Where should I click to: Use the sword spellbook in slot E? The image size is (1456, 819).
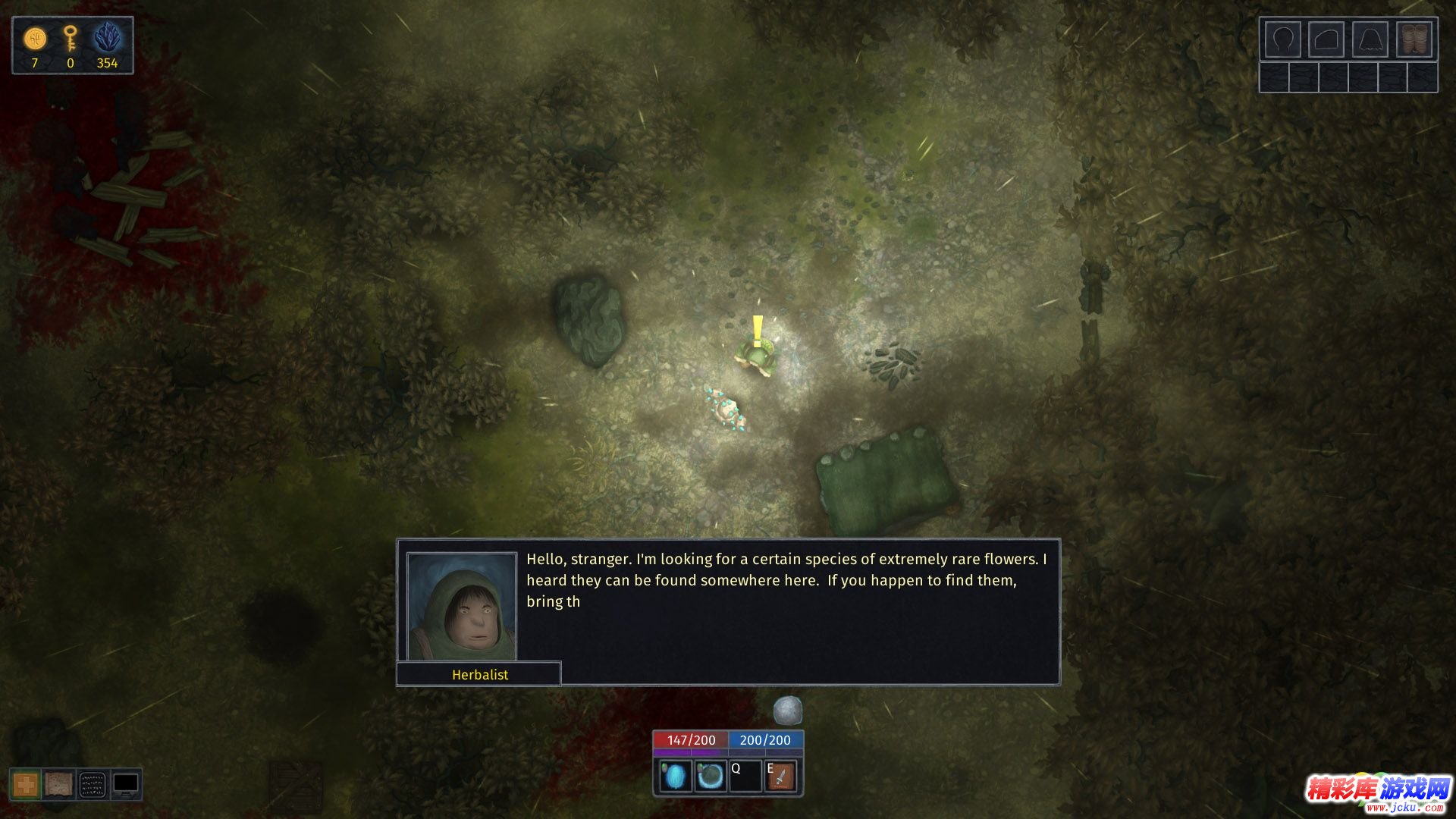click(781, 777)
